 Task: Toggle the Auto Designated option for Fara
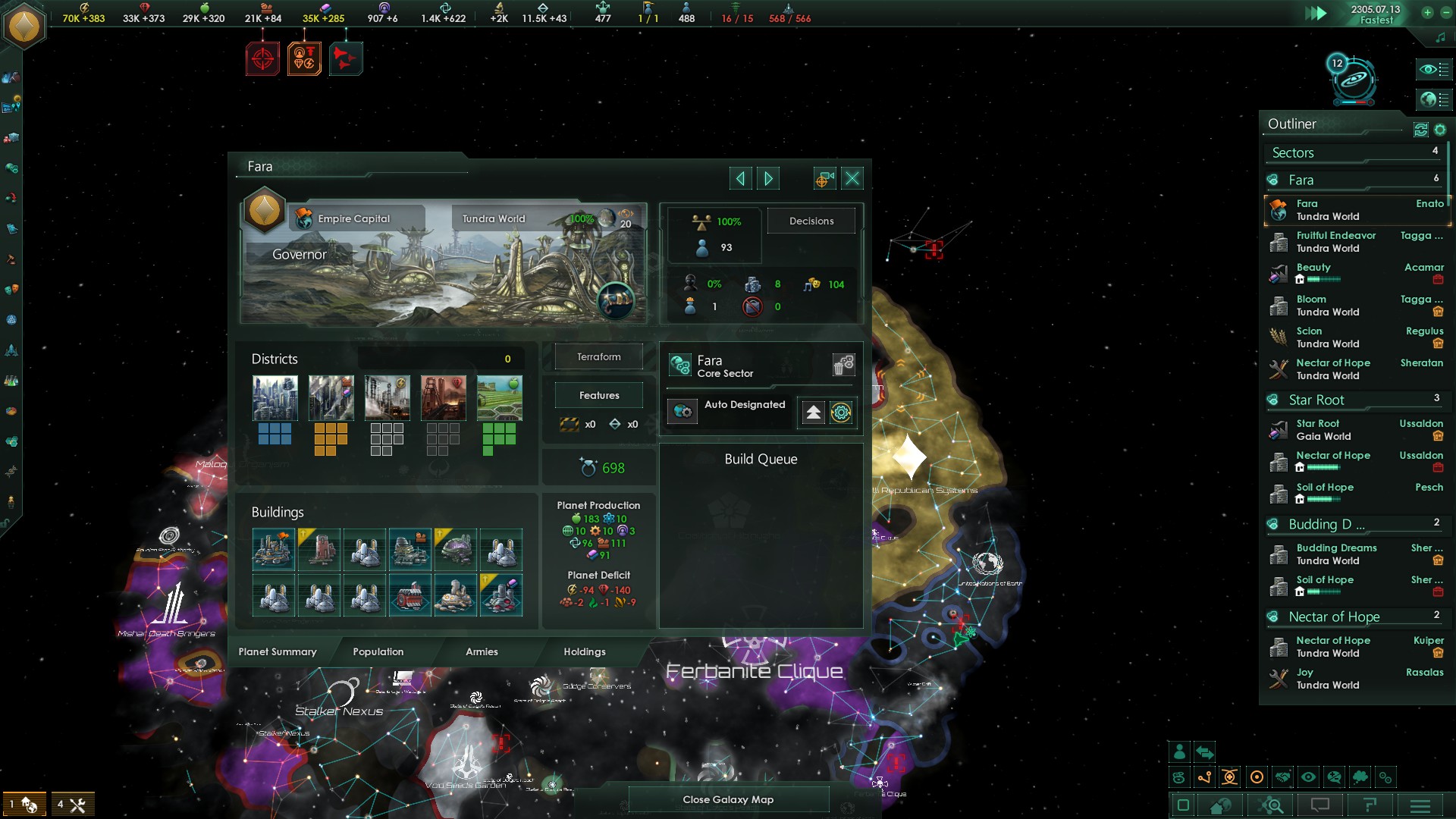683,412
